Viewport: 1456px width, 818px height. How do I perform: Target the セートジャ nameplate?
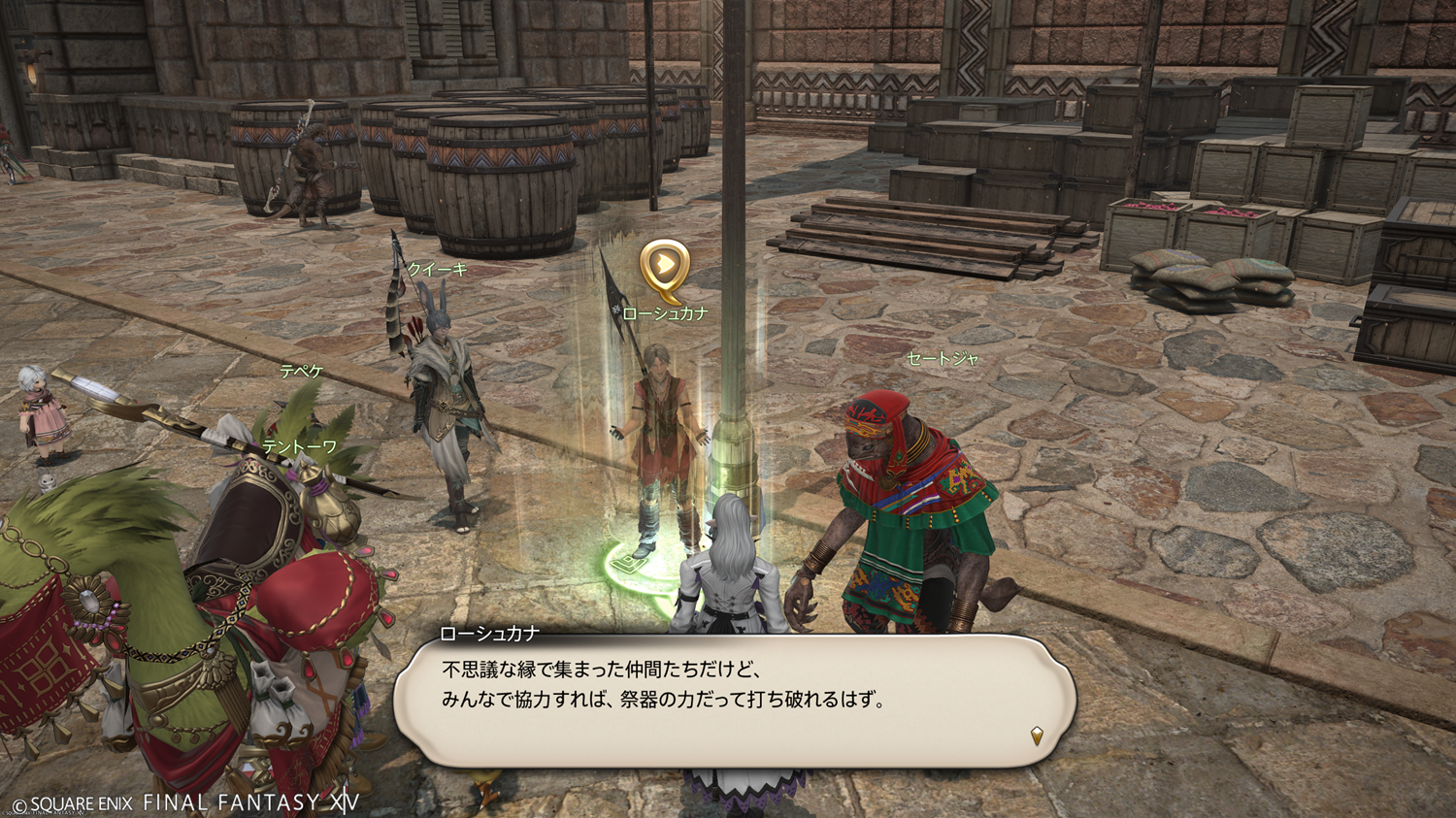942,359
